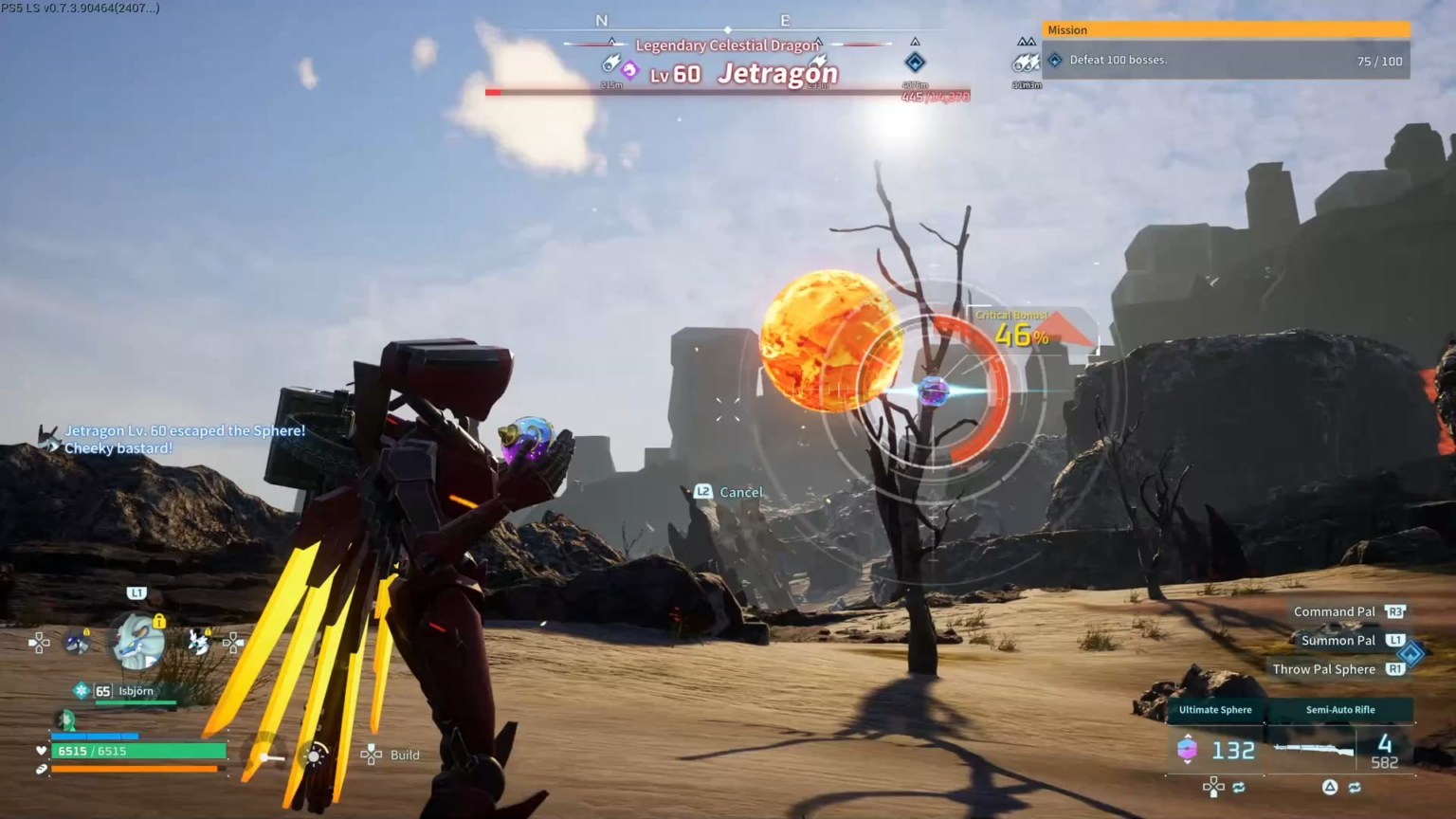Click the Jetragon dragon element icon

pyautogui.click(x=629, y=71)
